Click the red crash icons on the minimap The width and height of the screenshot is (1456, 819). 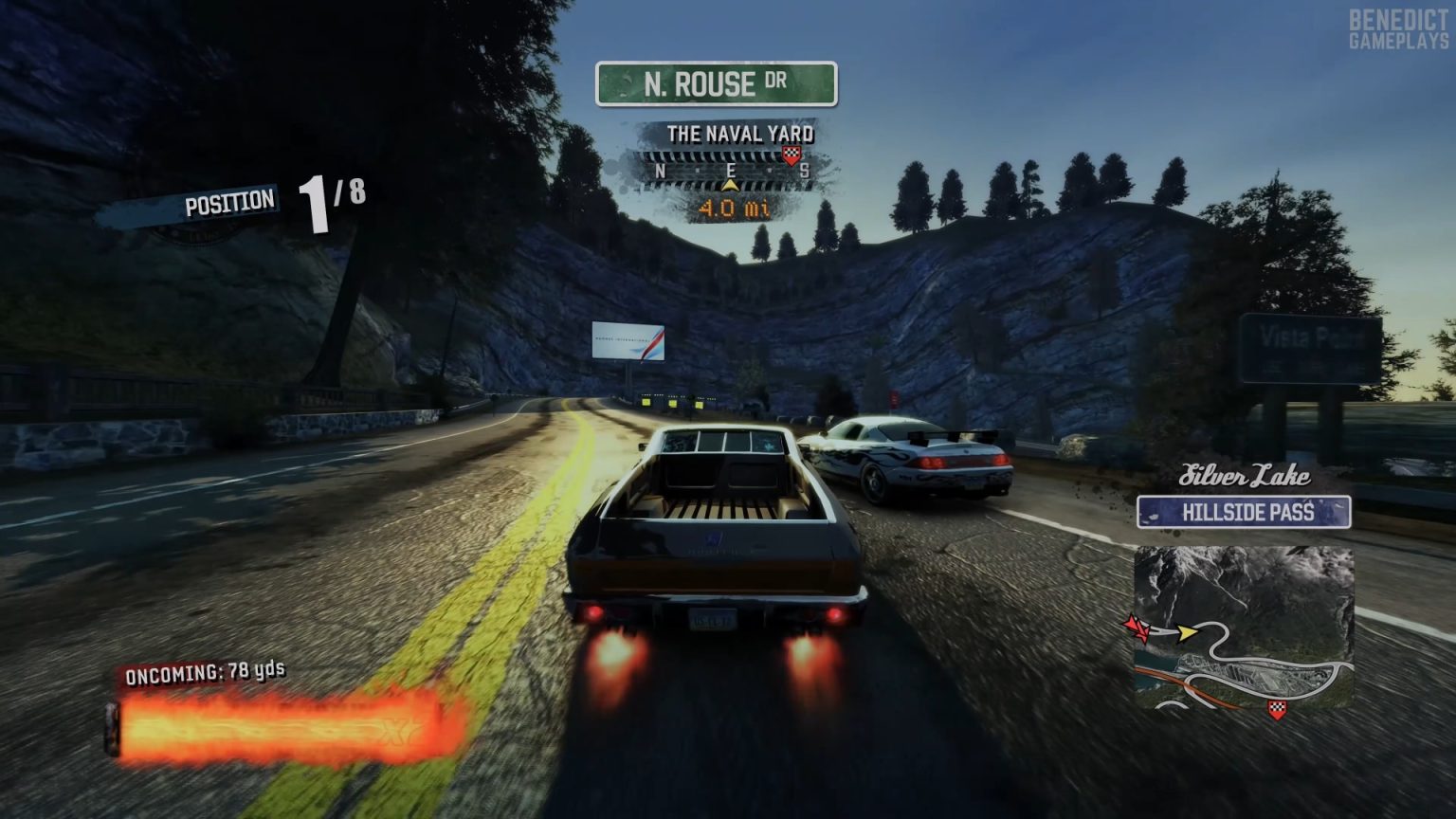(x=1137, y=628)
